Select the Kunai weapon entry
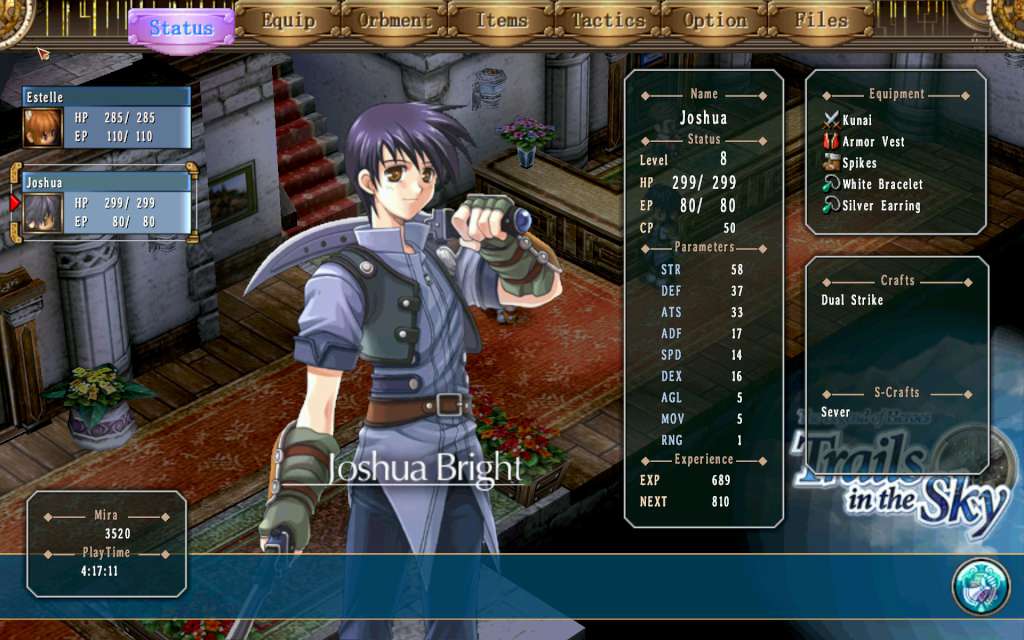 856,120
